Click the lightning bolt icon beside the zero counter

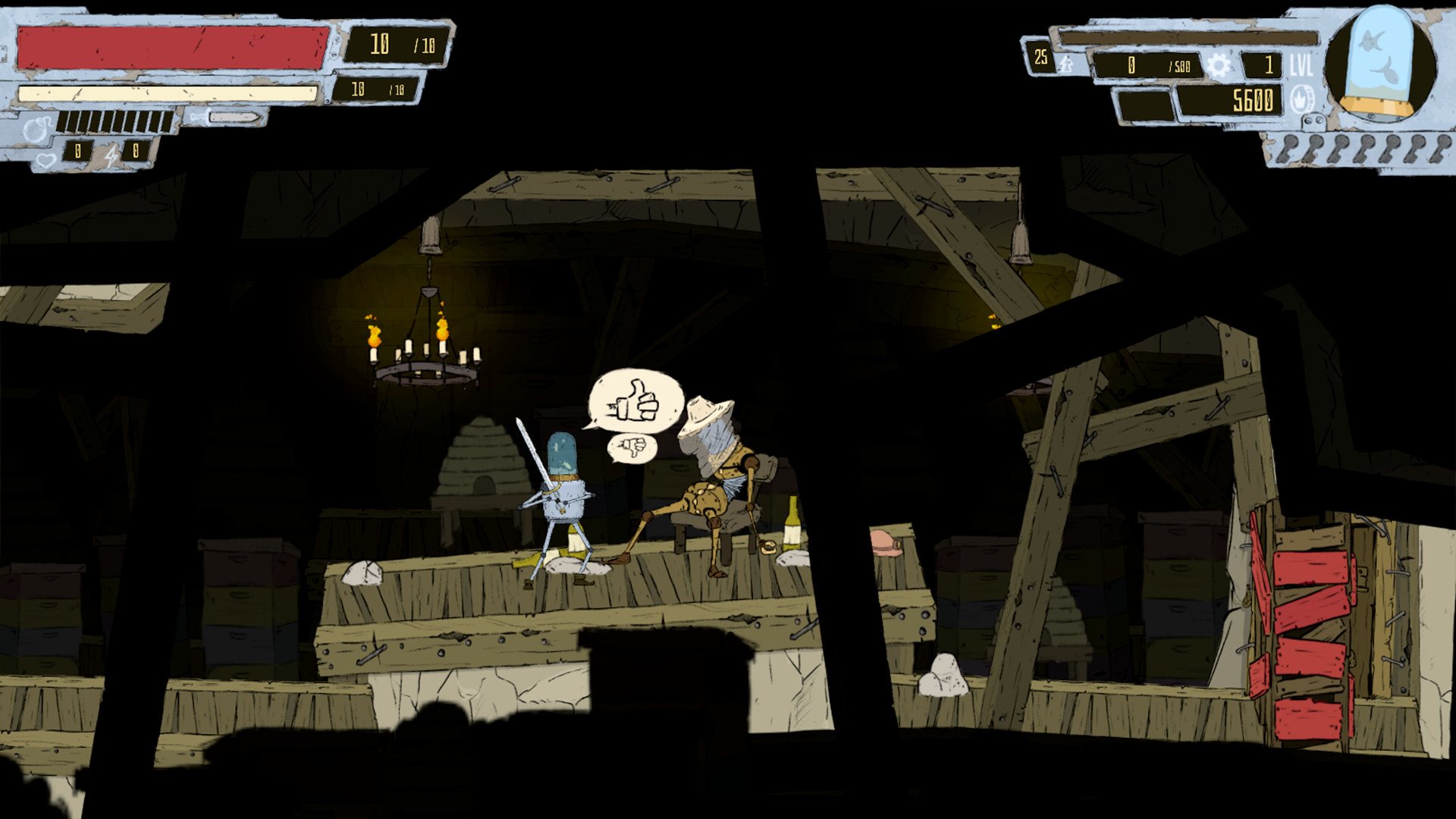112,155
